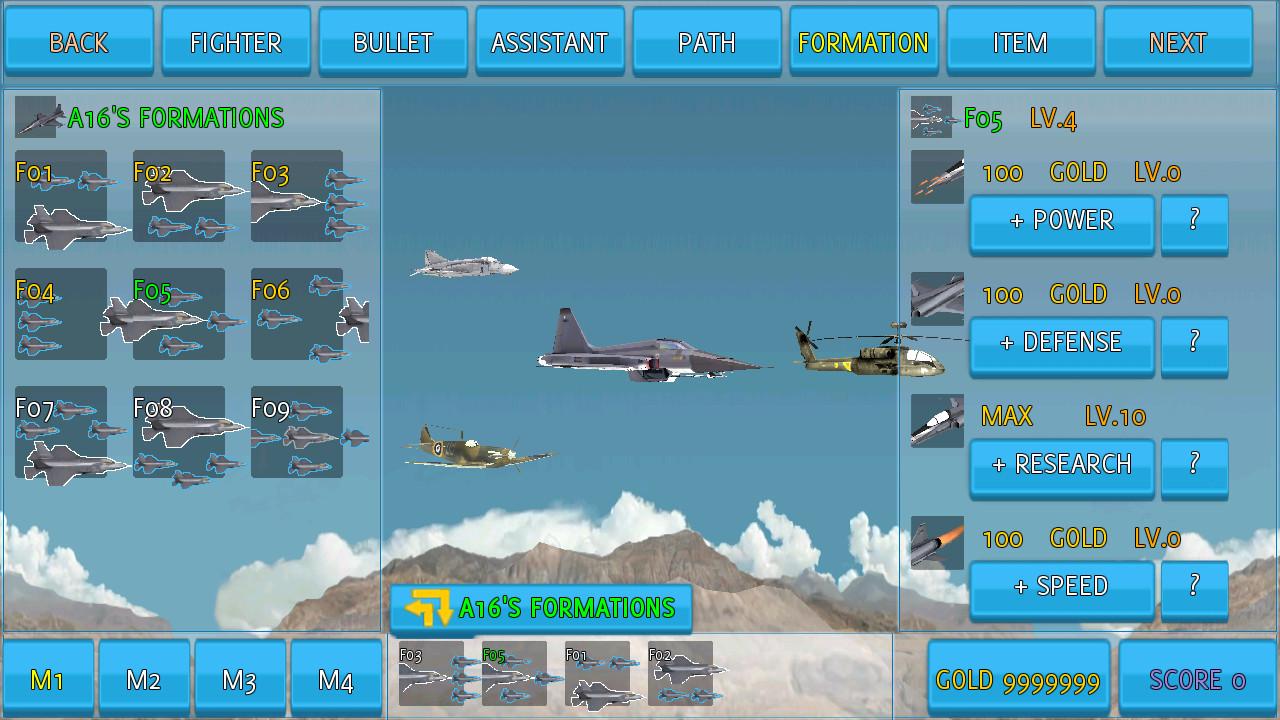Expand SPEED upgrade help with question mark
Viewport: 1280px width, 720px height.
click(1195, 588)
